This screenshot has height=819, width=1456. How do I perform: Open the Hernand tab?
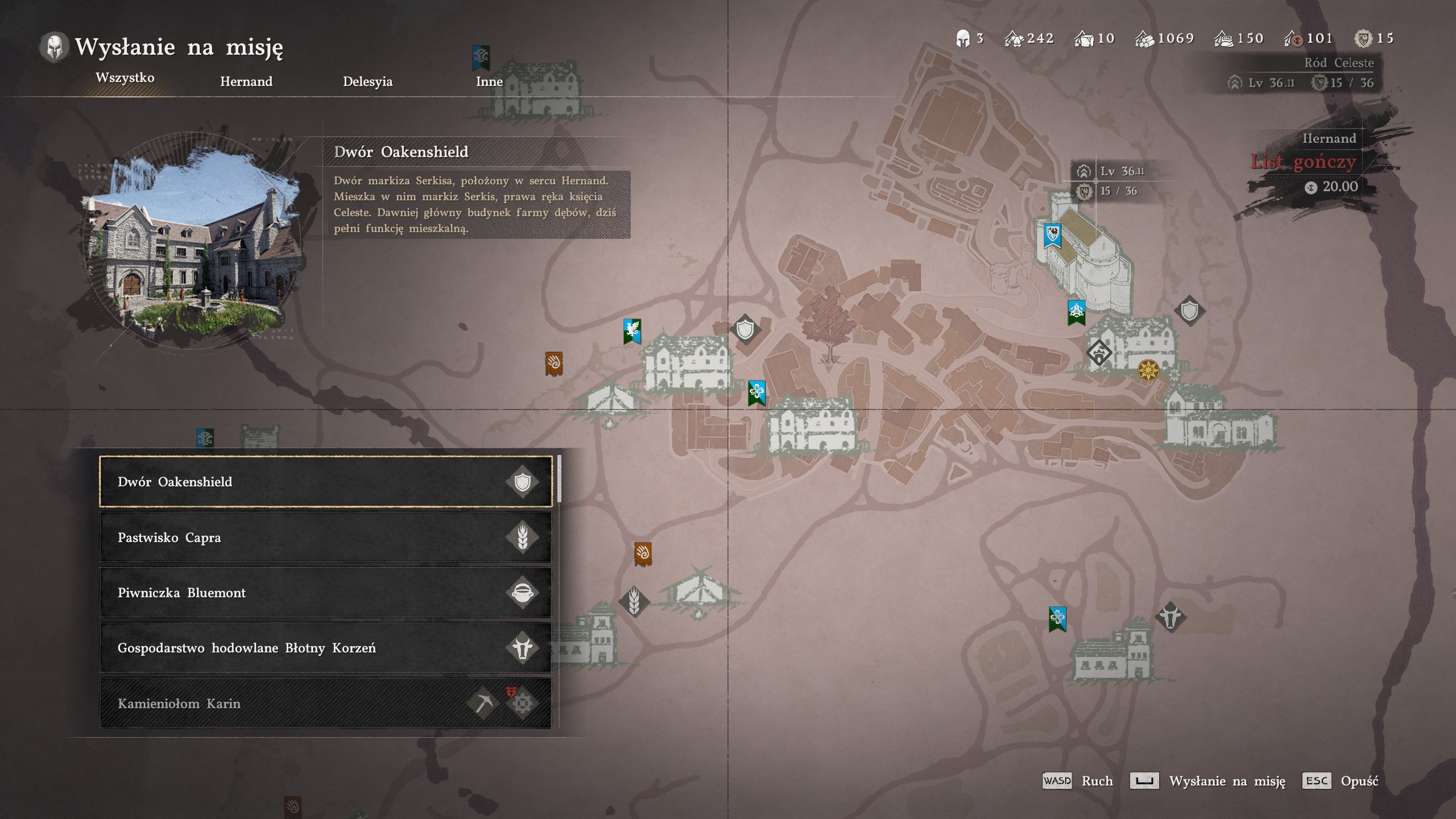pos(246,81)
